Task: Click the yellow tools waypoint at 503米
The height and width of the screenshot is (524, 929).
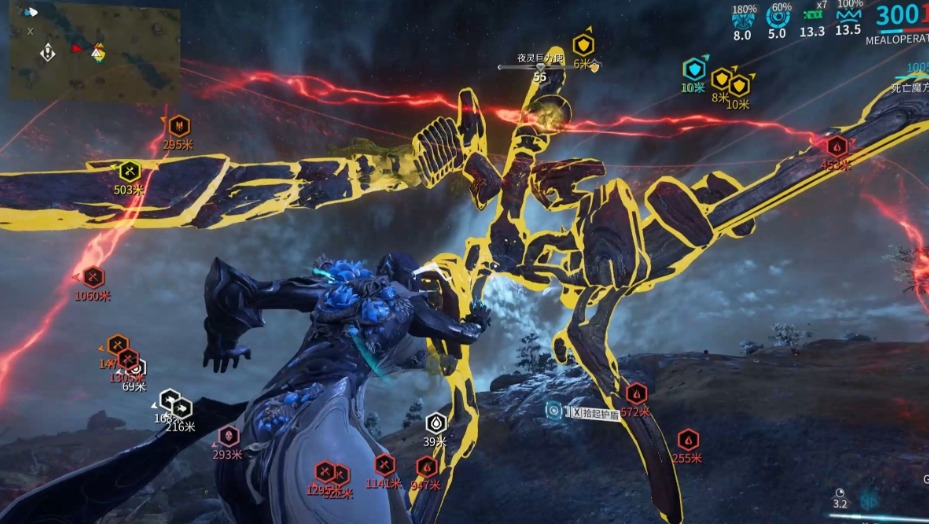Action: click(129, 172)
